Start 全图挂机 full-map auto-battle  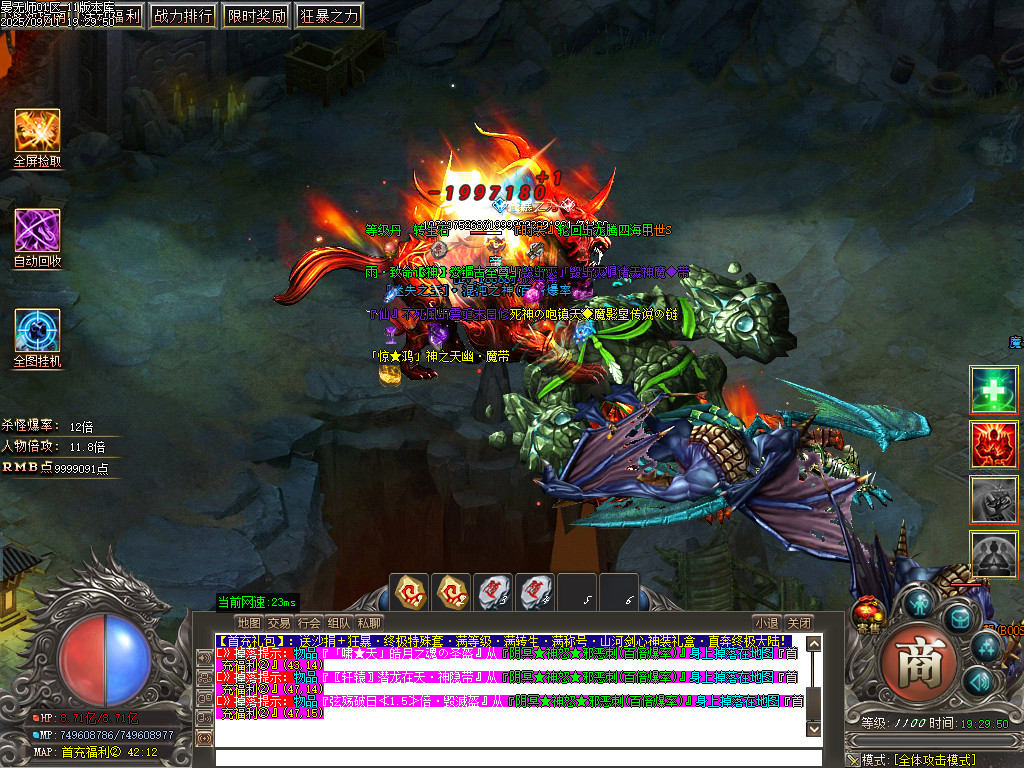click(x=37, y=331)
